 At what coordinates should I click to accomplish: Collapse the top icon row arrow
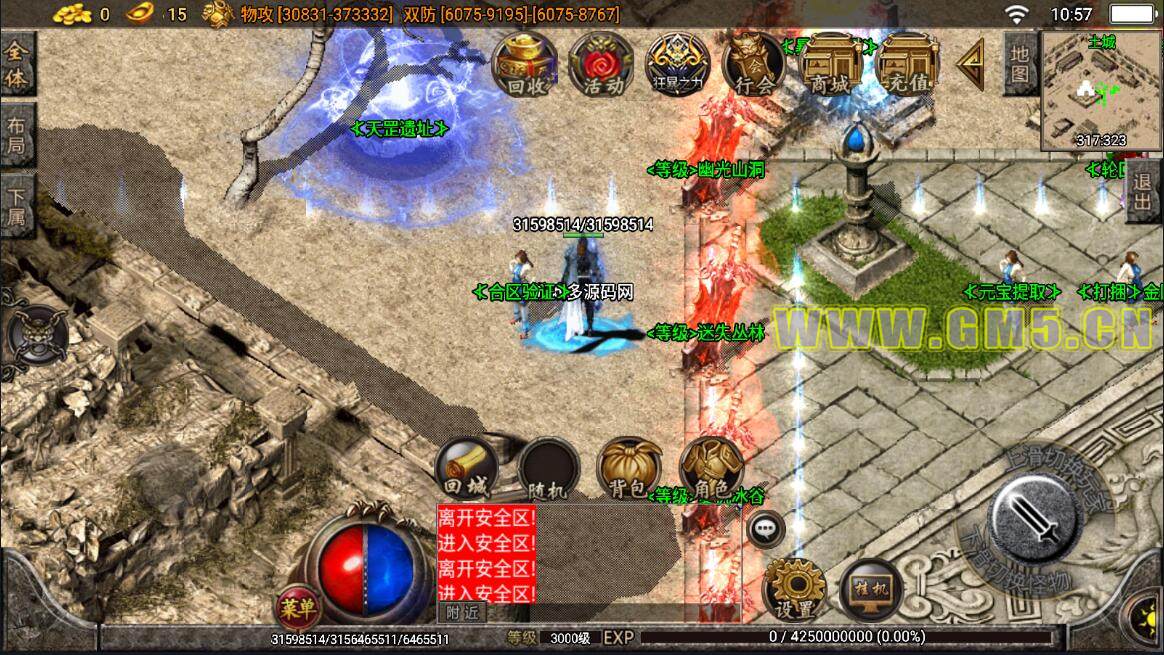coord(969,64)
